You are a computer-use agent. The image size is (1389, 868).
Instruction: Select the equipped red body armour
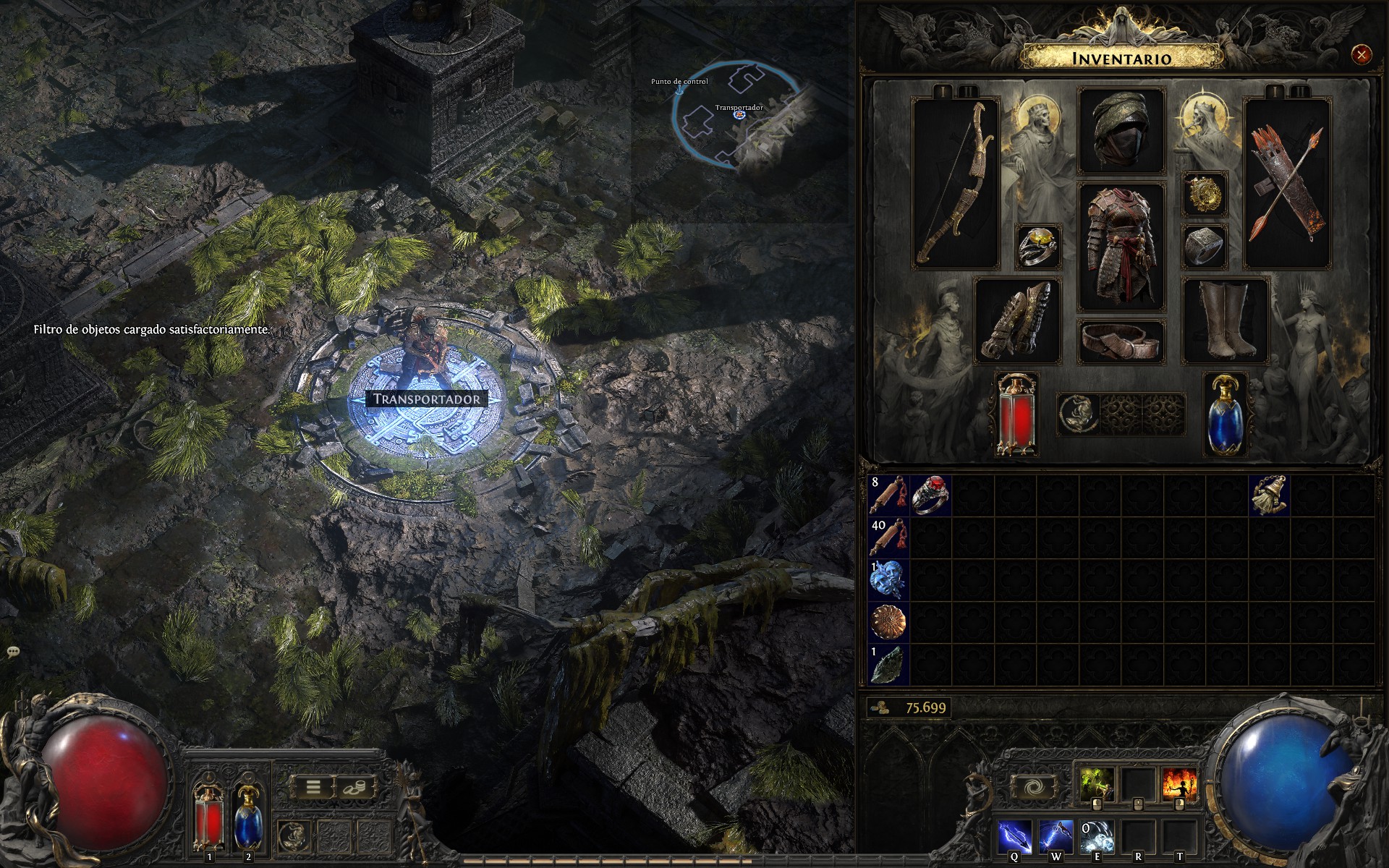1121,247
